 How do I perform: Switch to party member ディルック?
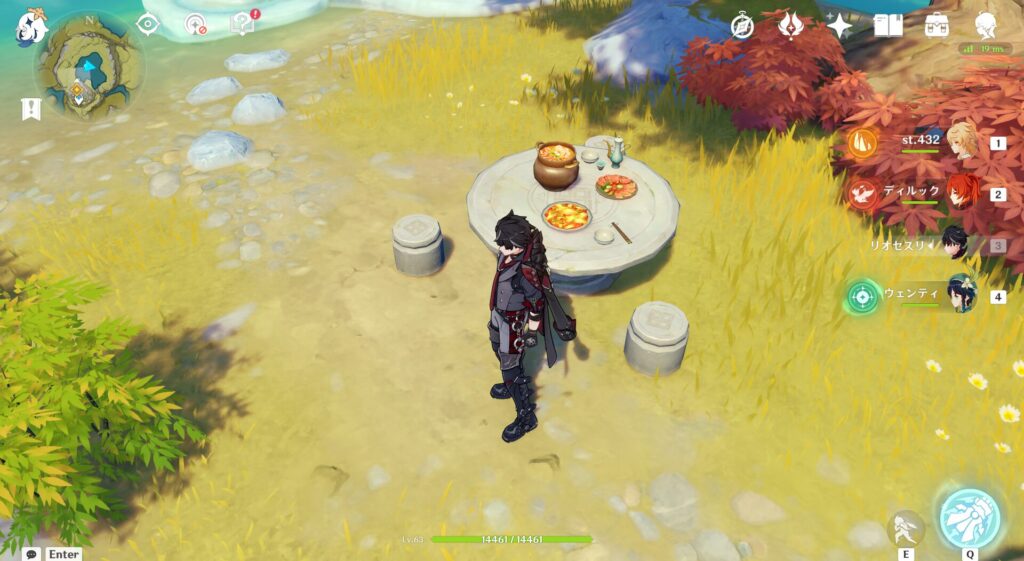[961, 192]
